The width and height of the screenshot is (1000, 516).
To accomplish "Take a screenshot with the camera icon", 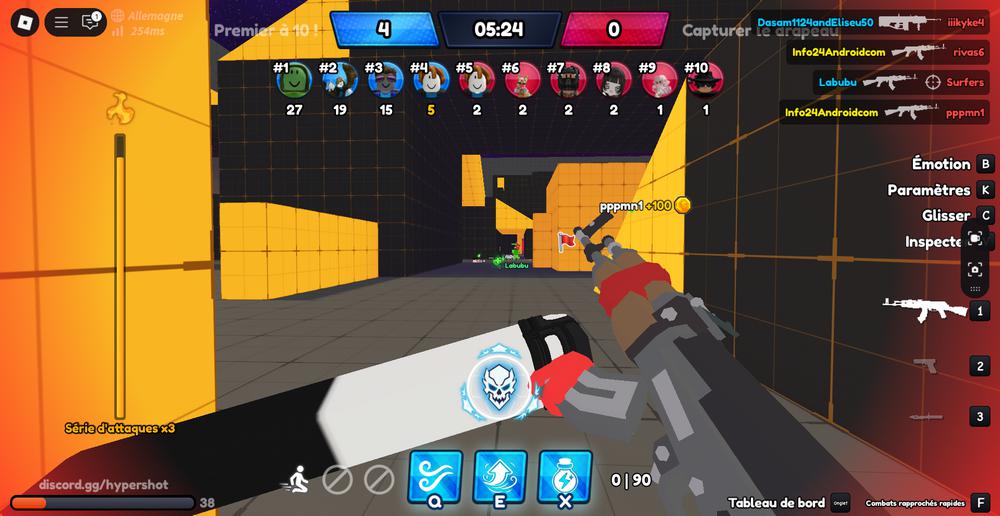I will pos(975,269).
